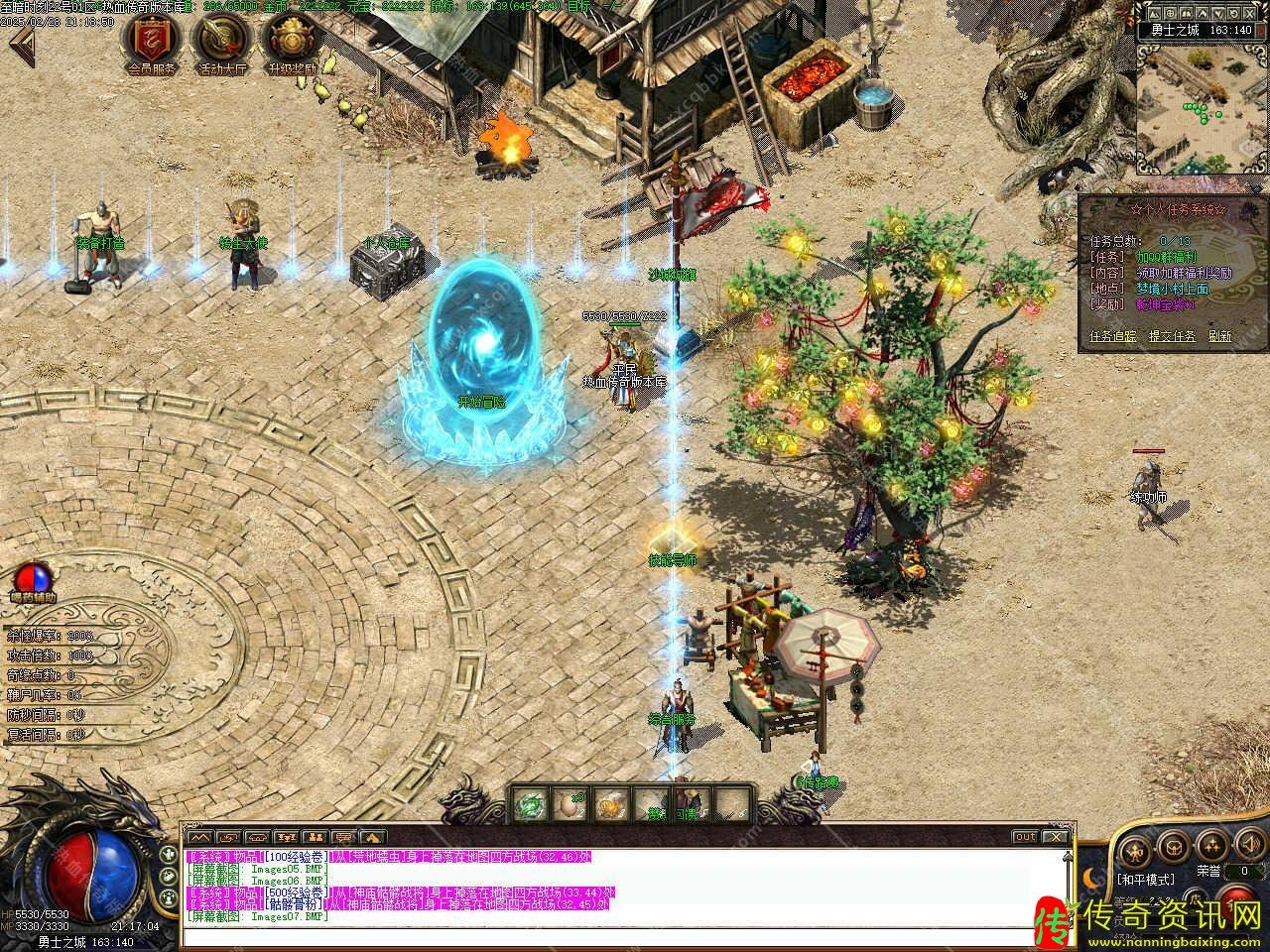Select the golden shell item quick slot
Image resolution: width=1270 pixels, height=952 pixels.
point(608,803)
